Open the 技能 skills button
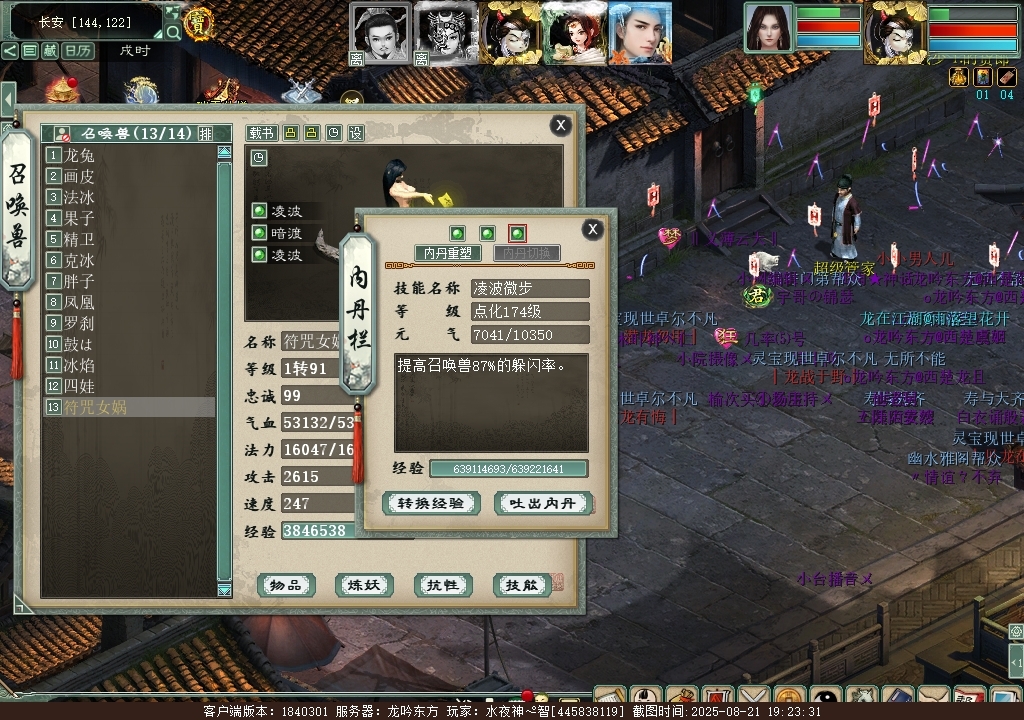The height and width of the screenshot is (720, 1024). click(x=522, y=585)
